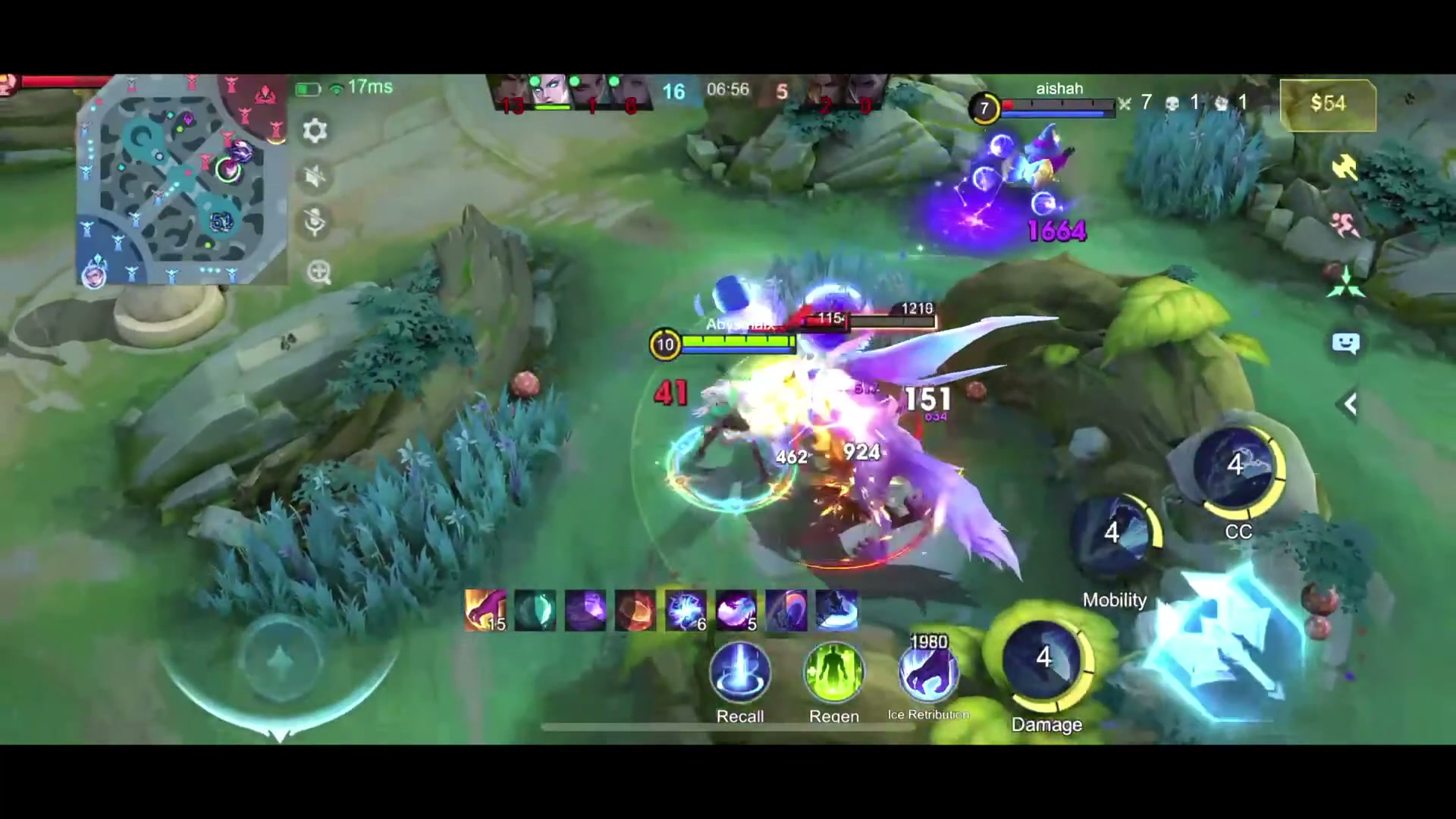The height and width of the screenshot is (819, 1456).
Task: Select the item slot showing 15 stacks
Action: coord(485,610)
